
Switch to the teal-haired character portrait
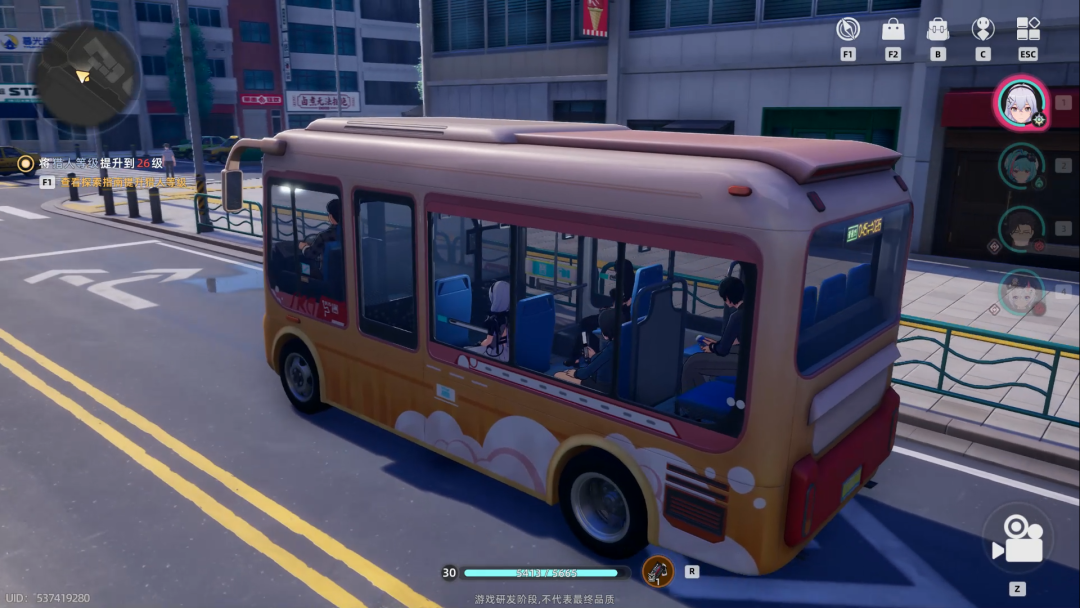coord(1021,165)
